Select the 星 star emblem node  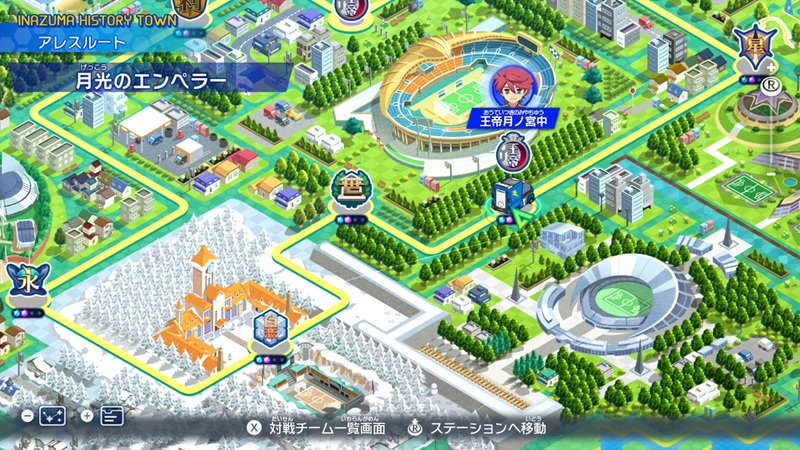pyautogui.click(x=752, y=46)
